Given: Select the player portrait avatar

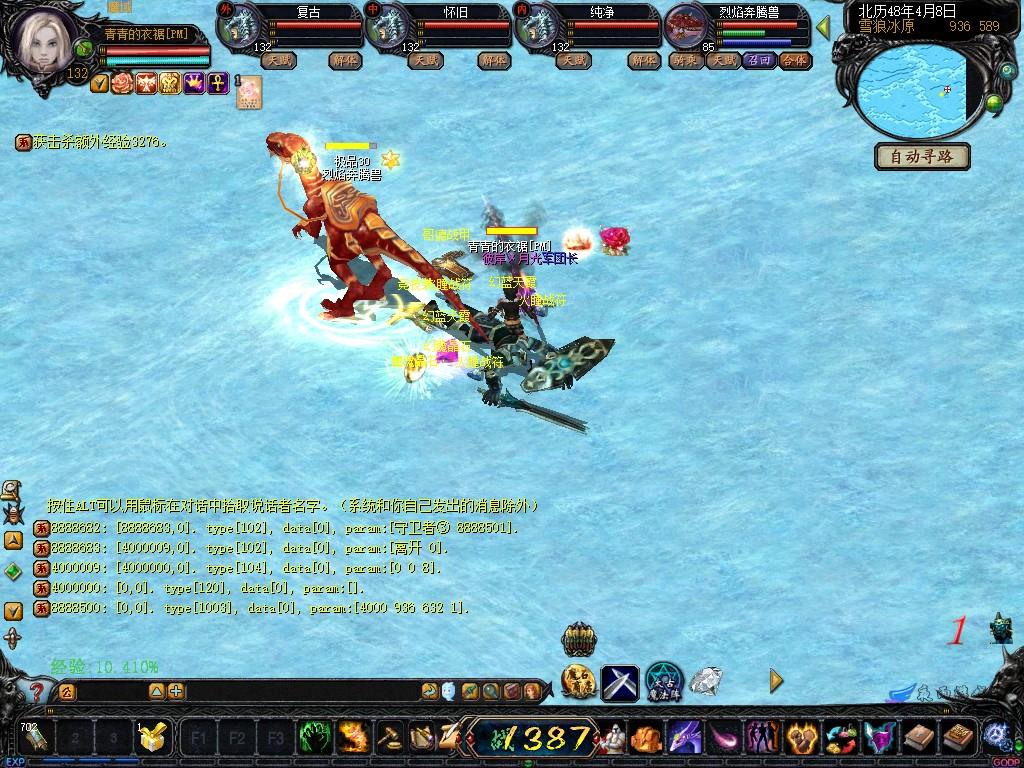Looking at the screenshot, I should pyautogui.click(x=43, y=39).
